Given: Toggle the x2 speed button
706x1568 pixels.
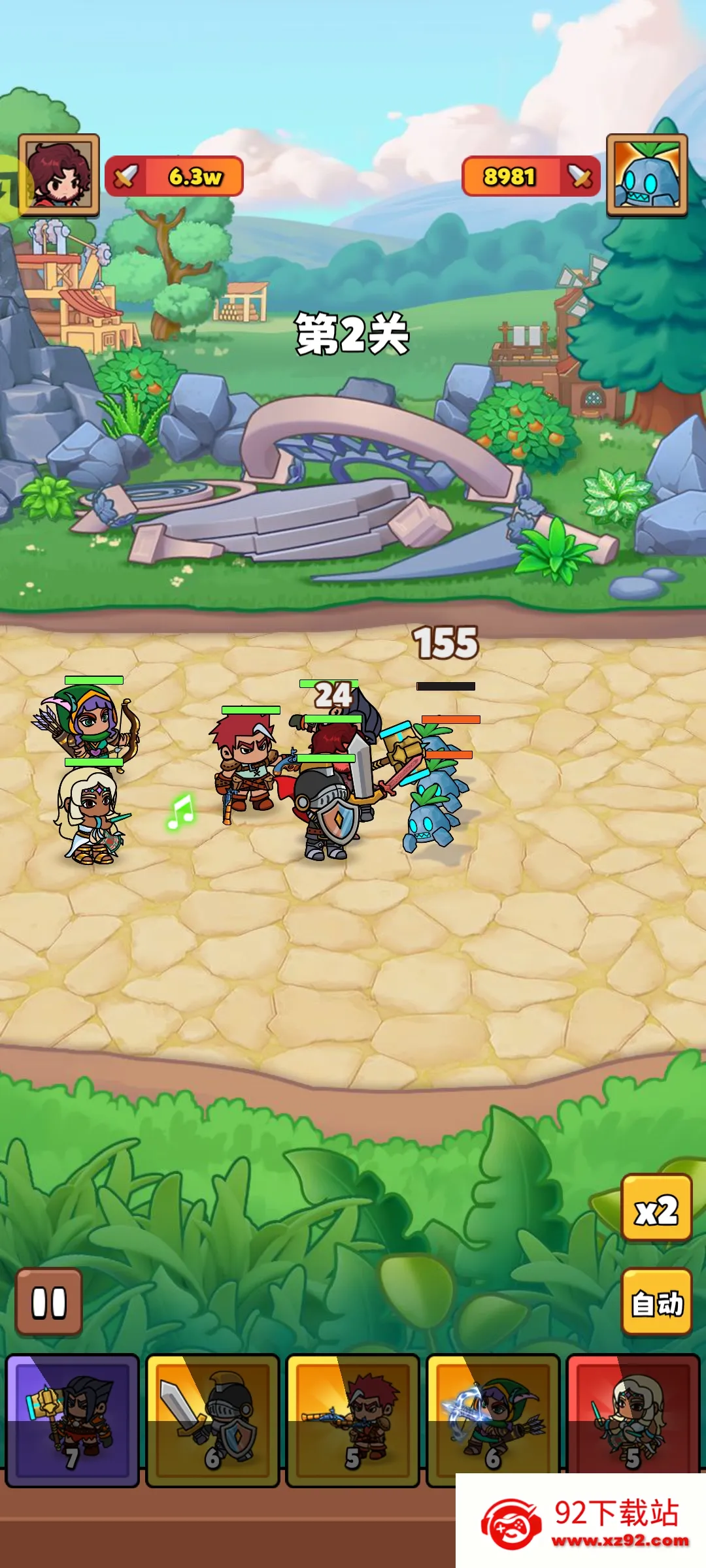Looking at the screenshot, I should coord(656,1207).
